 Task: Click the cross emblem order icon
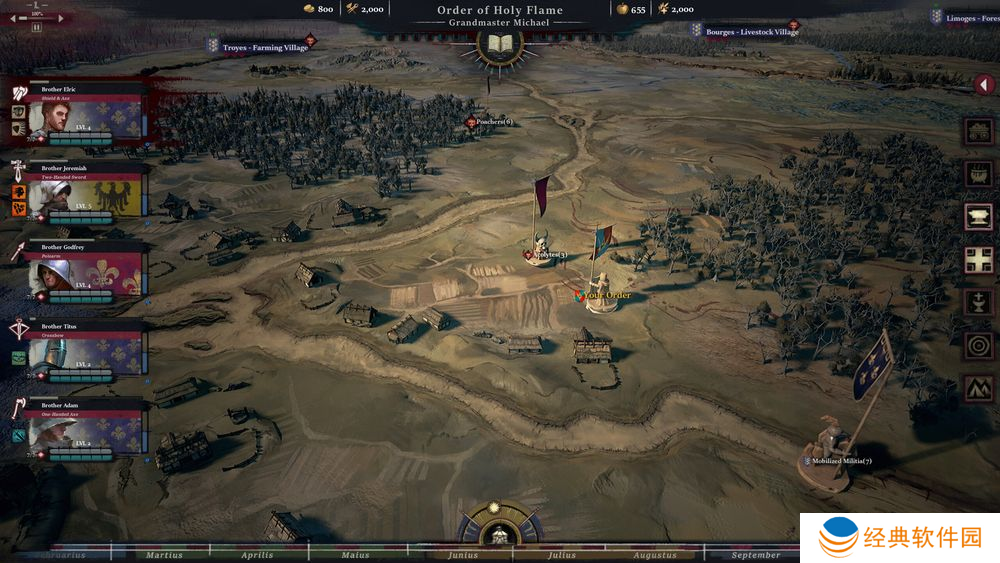point(978,260)
